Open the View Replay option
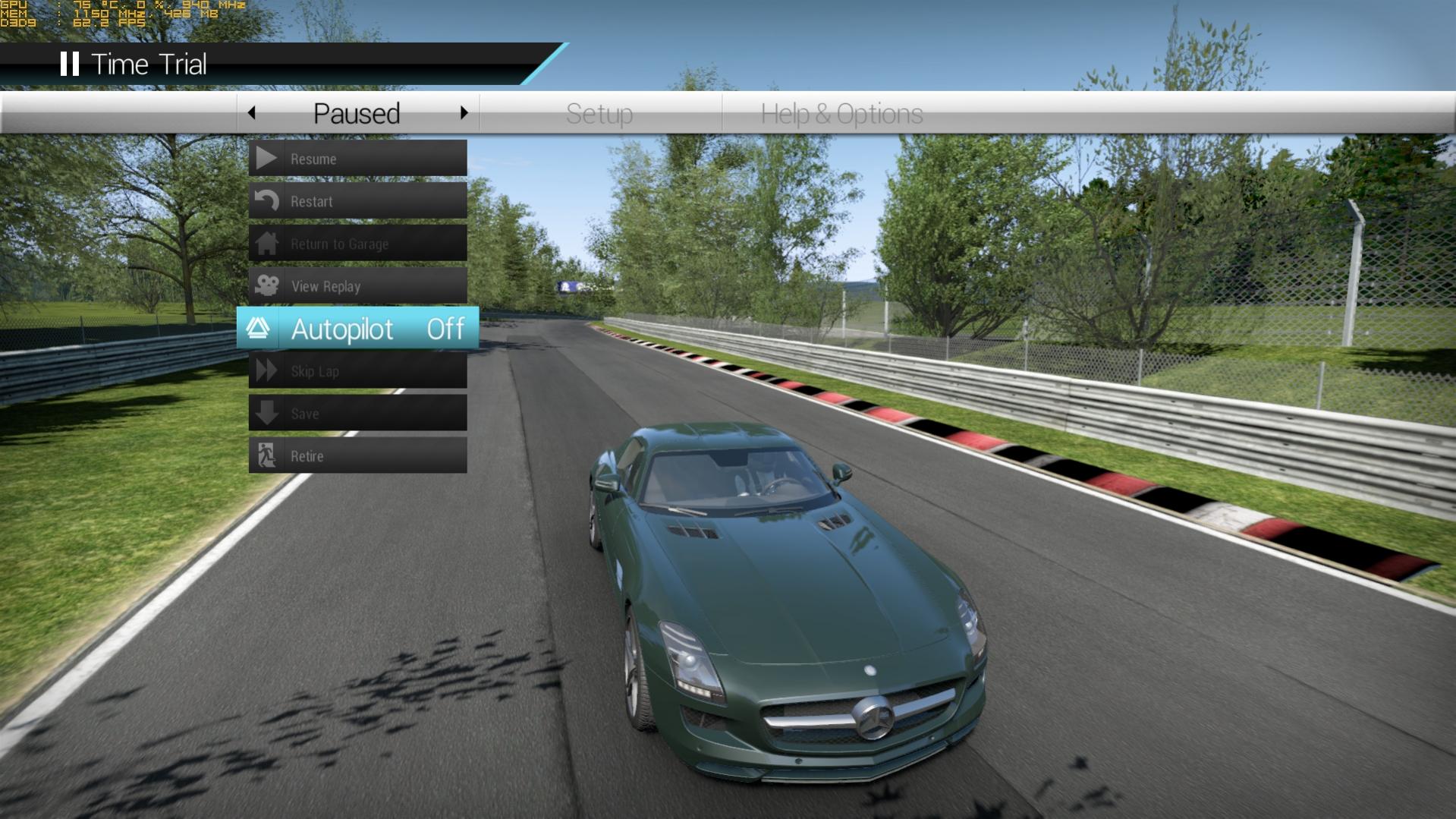The image size is (1456, 819). coord(357,286)
